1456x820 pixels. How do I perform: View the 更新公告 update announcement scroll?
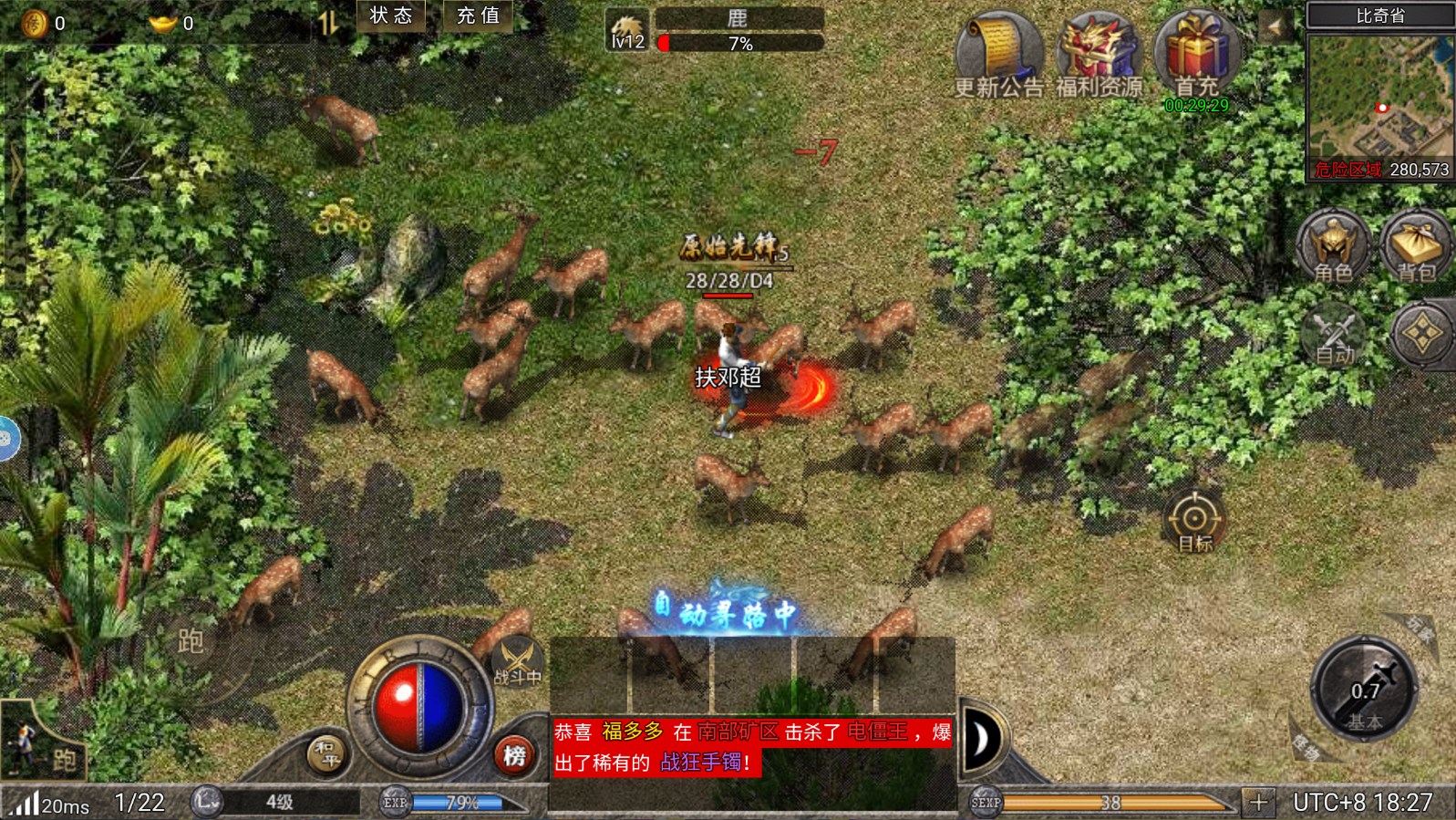998,55
